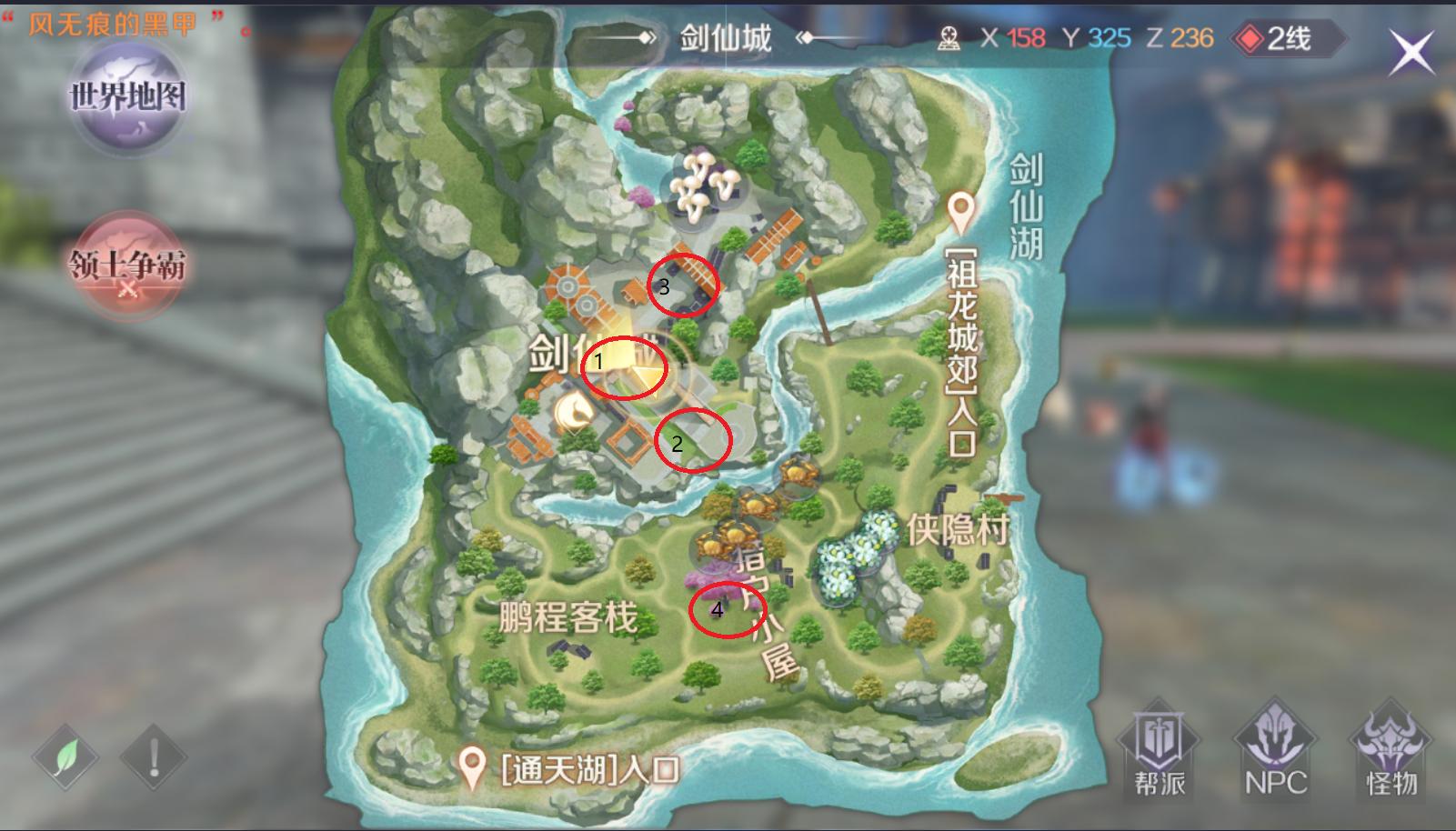Select the 剑仙城 map title
This screenshot has width=1456, height=831.
tap(725, 37)
